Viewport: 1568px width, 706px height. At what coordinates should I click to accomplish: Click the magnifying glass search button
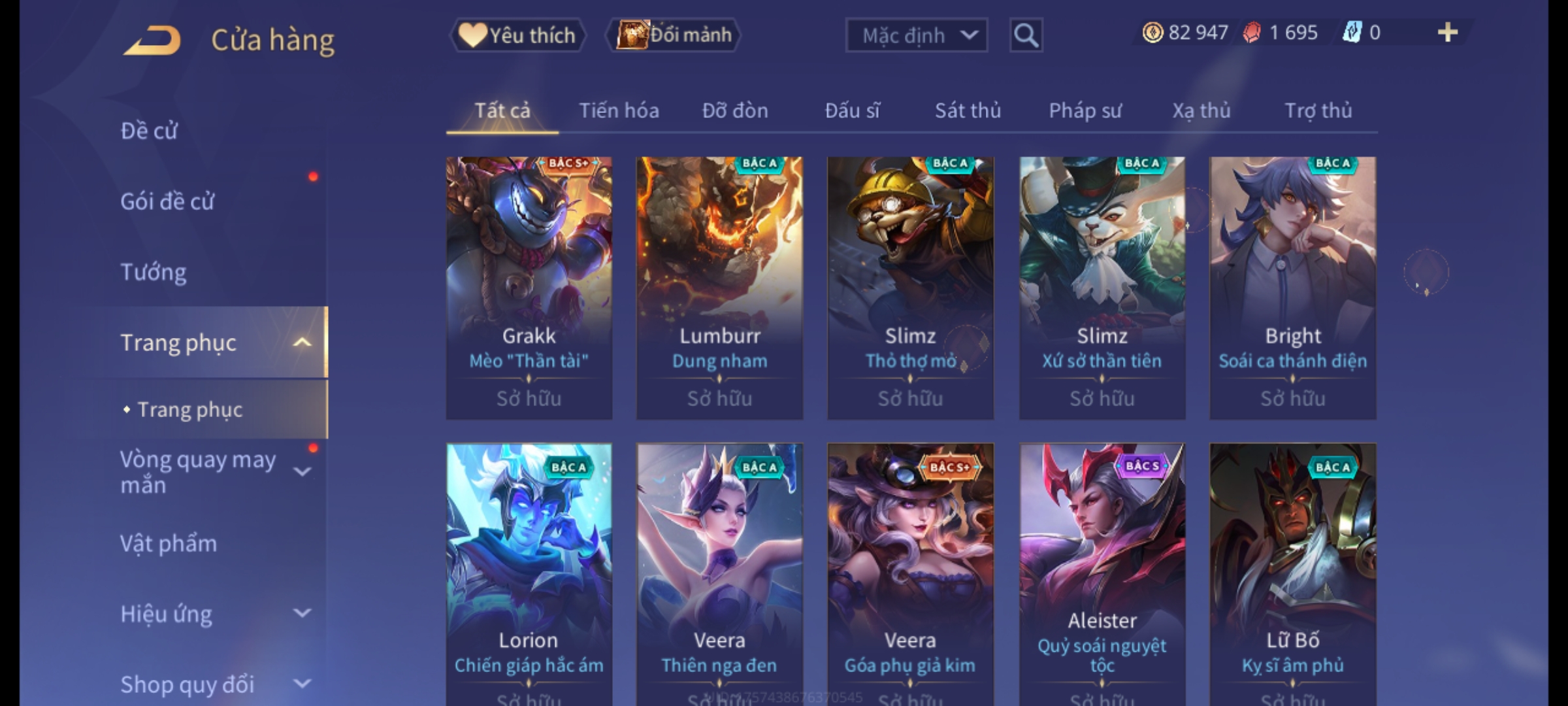coord(1026,35)
